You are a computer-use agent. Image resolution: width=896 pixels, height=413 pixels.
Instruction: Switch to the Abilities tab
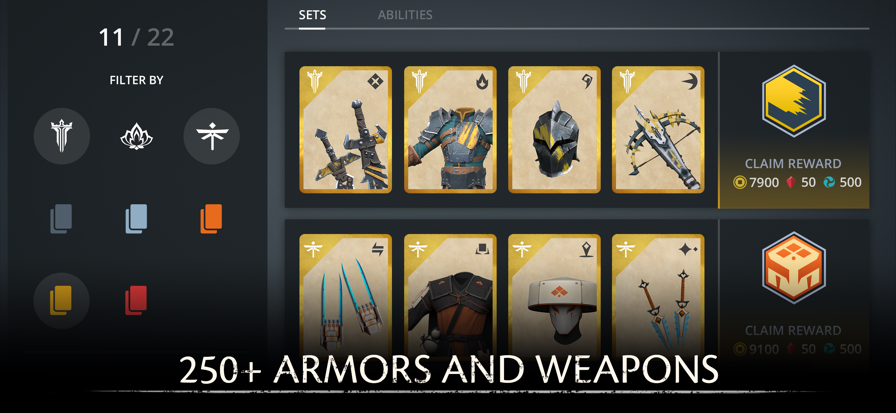click(x=405, y=15)
